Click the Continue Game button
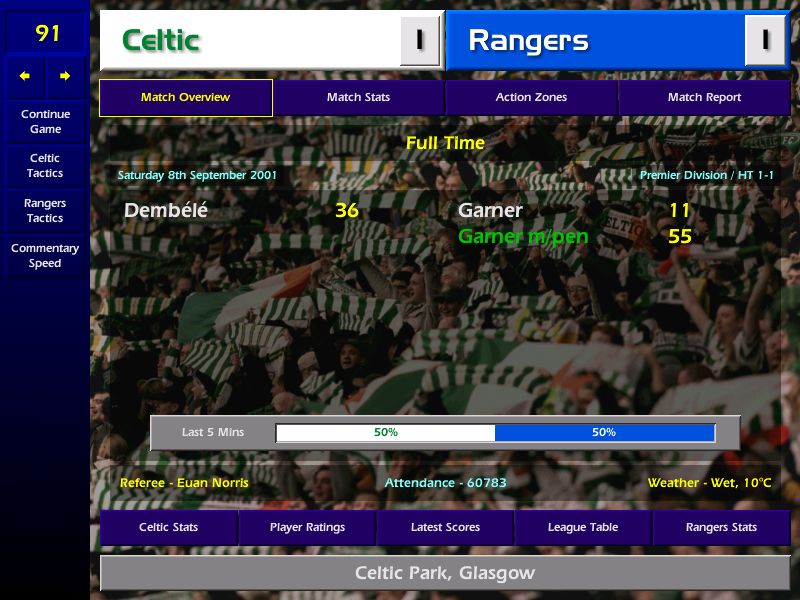Image resolution: width=800 pixels, height=600 pixels. pyautogui.click(x=45, y=121)
